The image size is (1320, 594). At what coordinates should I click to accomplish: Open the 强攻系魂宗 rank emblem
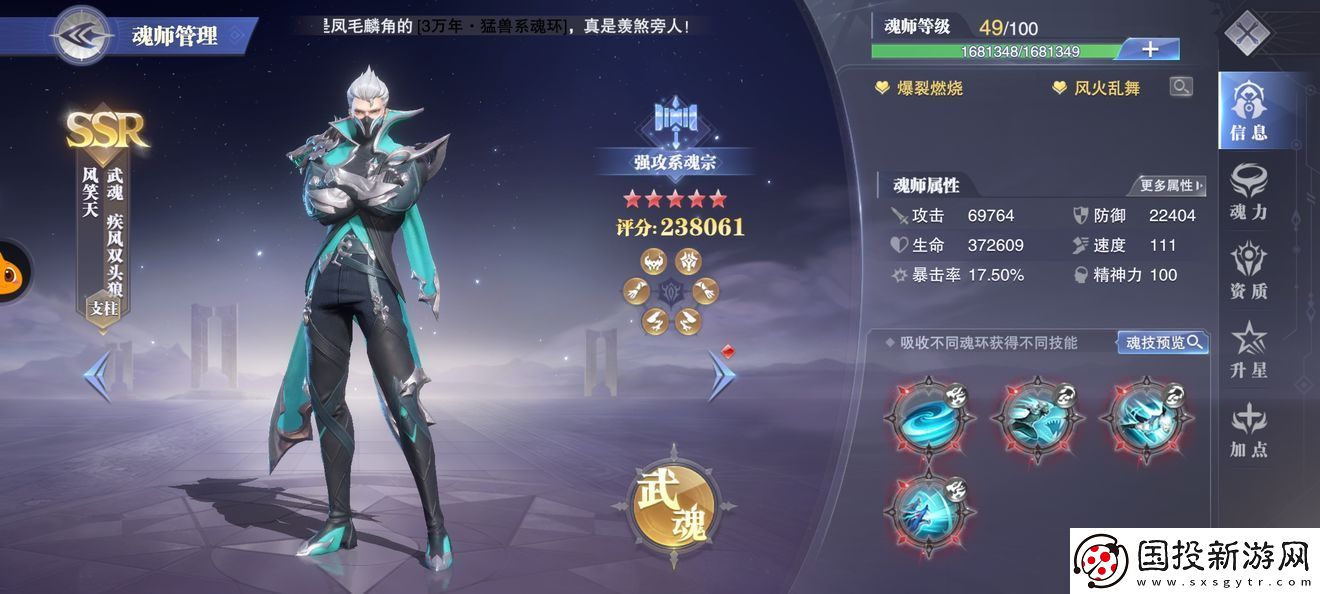[x=675, y=139]
